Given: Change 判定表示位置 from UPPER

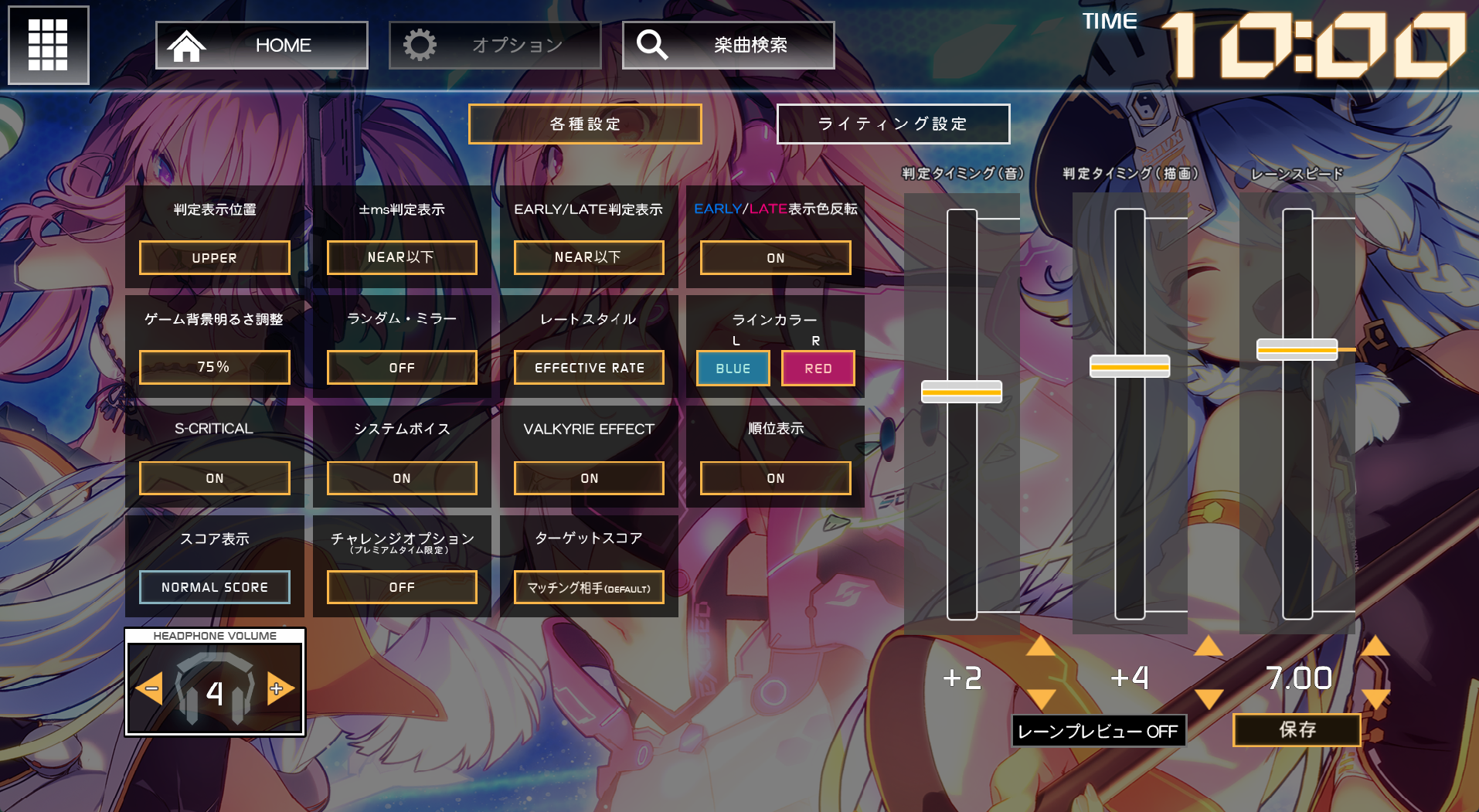Looking at the screenshot, I should 214,257.
